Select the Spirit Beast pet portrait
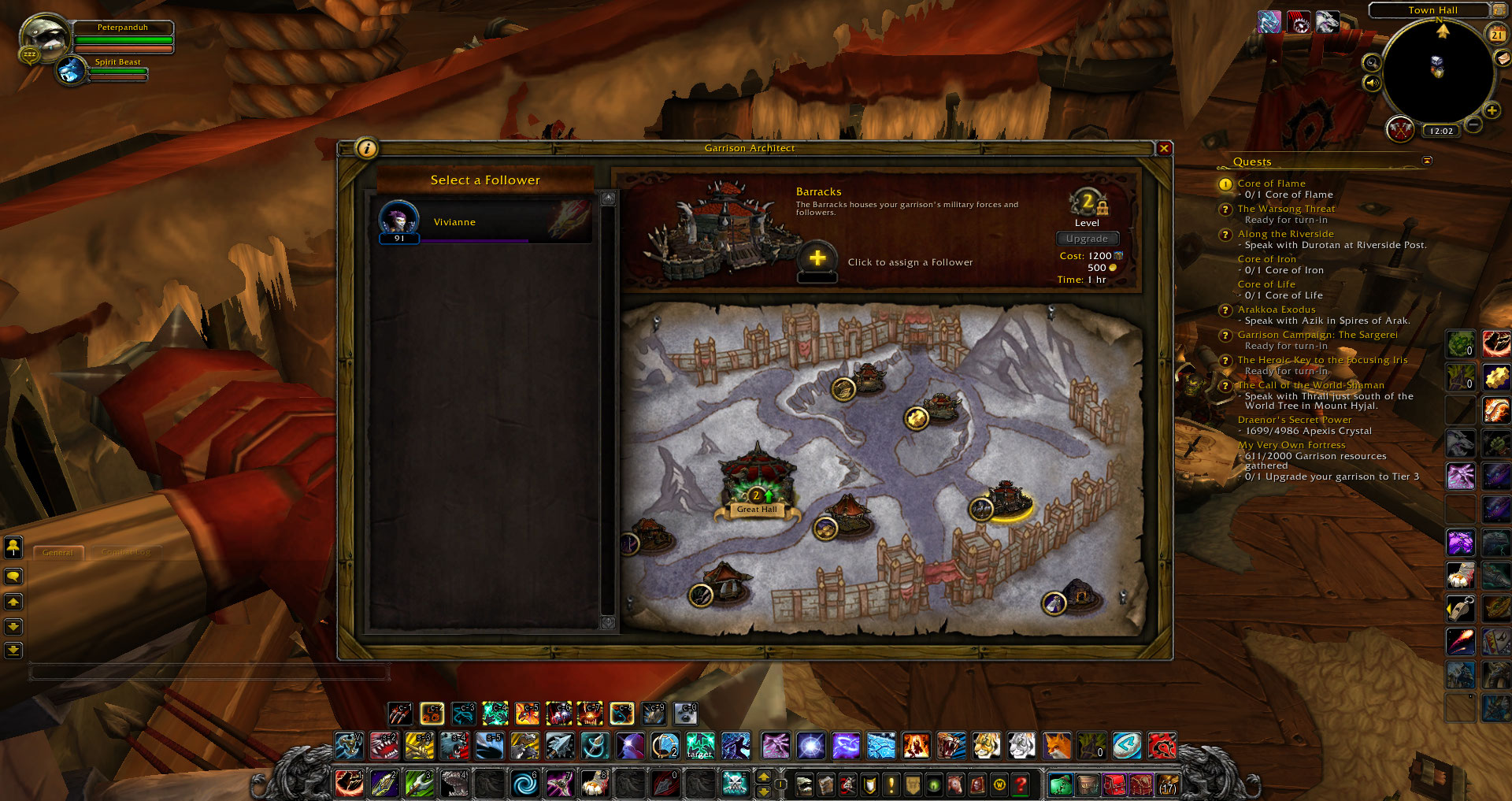 72,71
